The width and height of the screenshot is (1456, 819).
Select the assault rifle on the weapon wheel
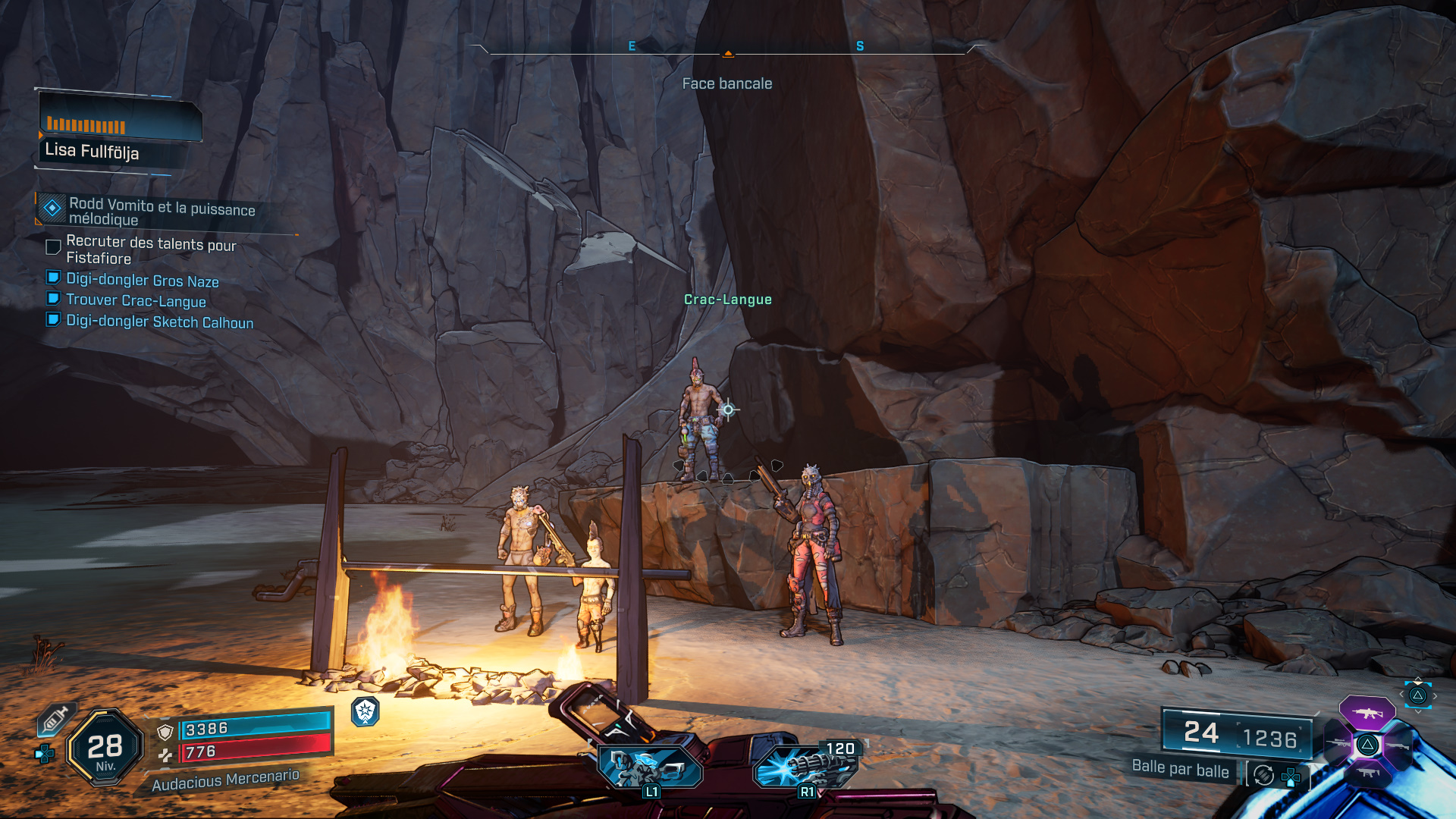[1367, 713]
